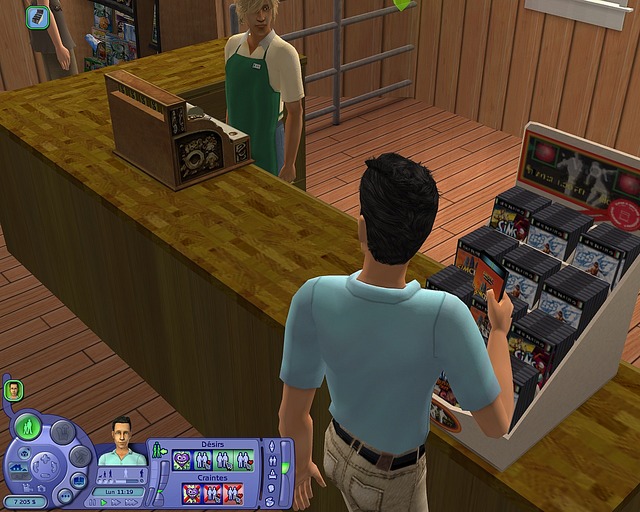The height and width of the screenshot is (512, 640).
Task: Open the top tab on the panel's right edge
Action: (x=270, y=447)
